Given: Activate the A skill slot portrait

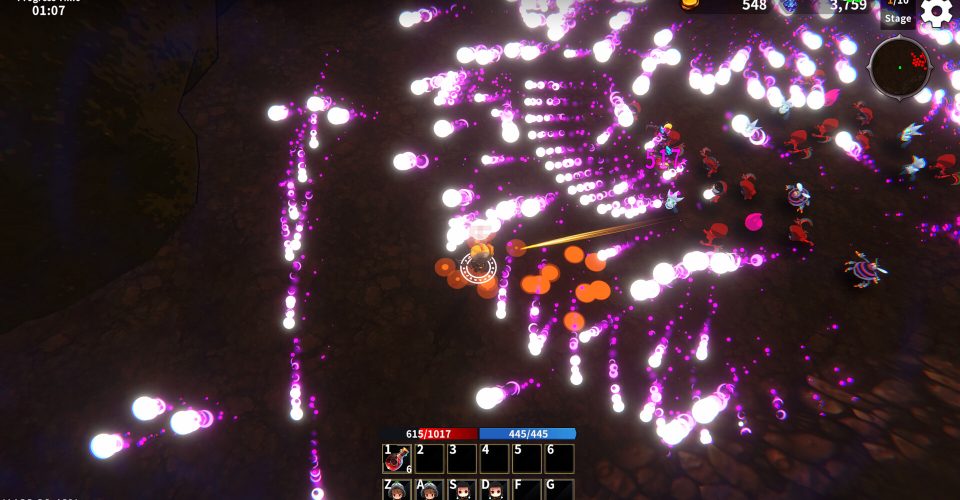Looking at the screenshot, I should (429, 490).
